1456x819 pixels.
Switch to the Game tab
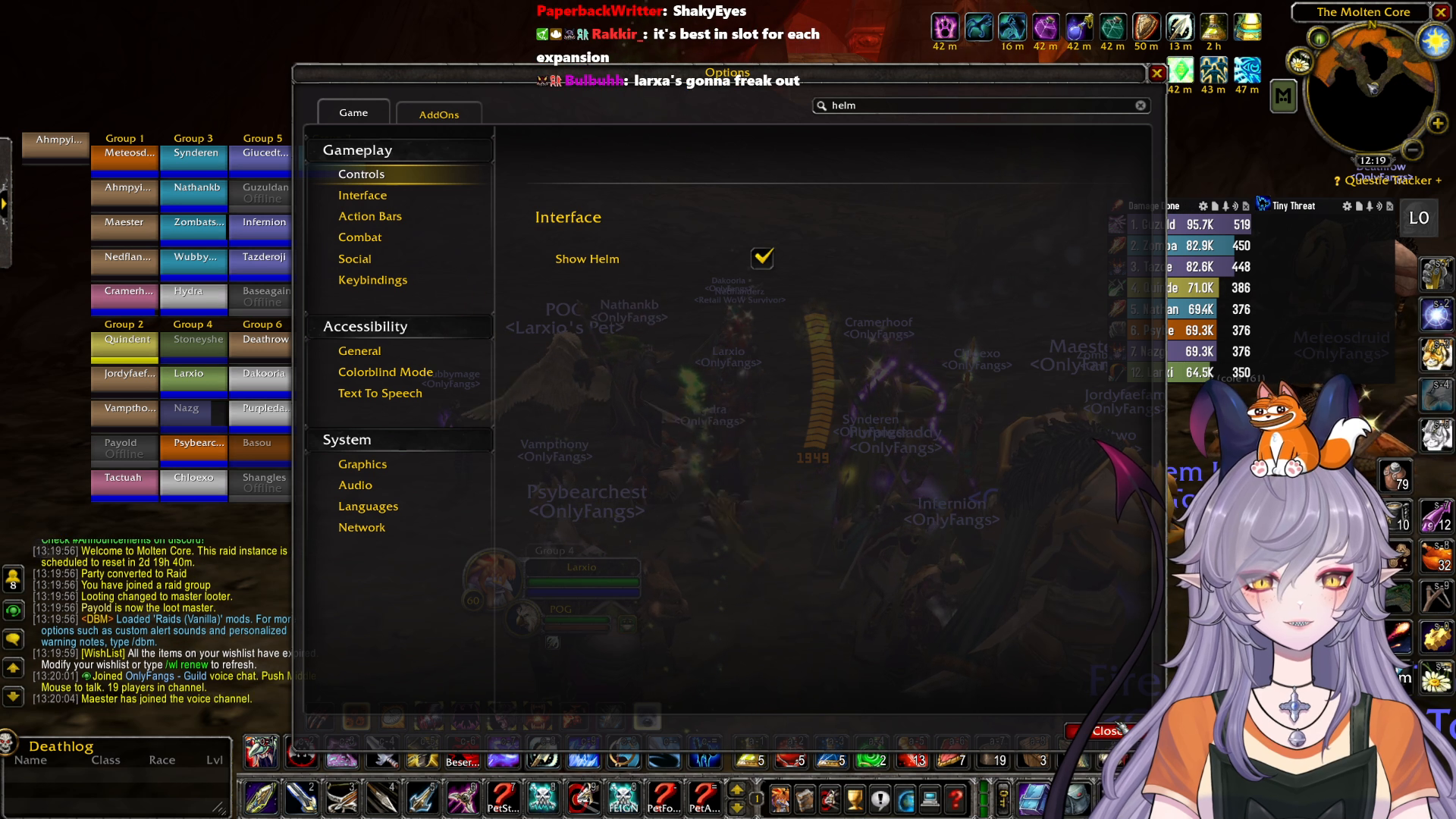pos(353,111)
